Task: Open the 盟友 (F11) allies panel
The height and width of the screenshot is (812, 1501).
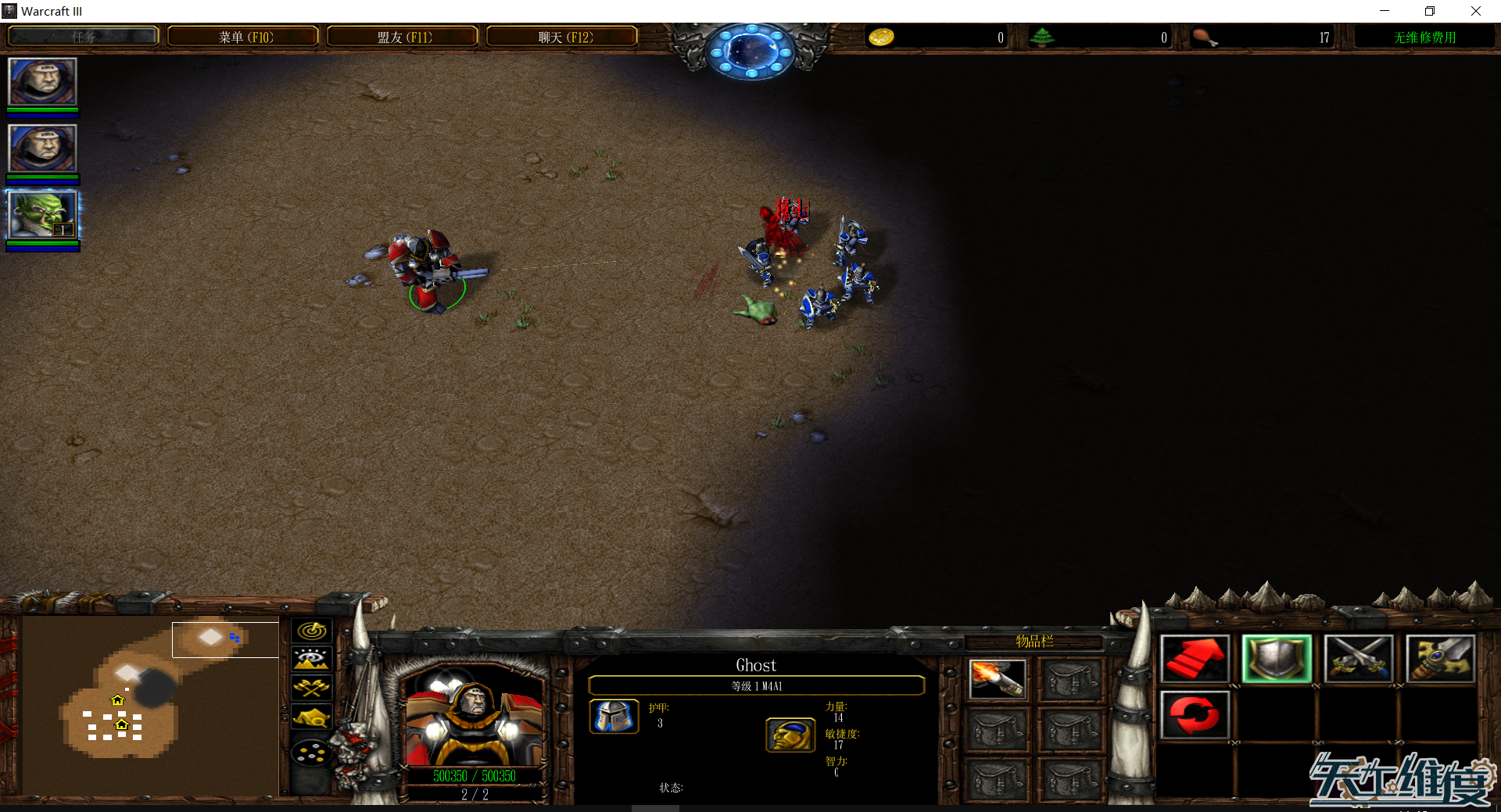Action: pos(403,37)
